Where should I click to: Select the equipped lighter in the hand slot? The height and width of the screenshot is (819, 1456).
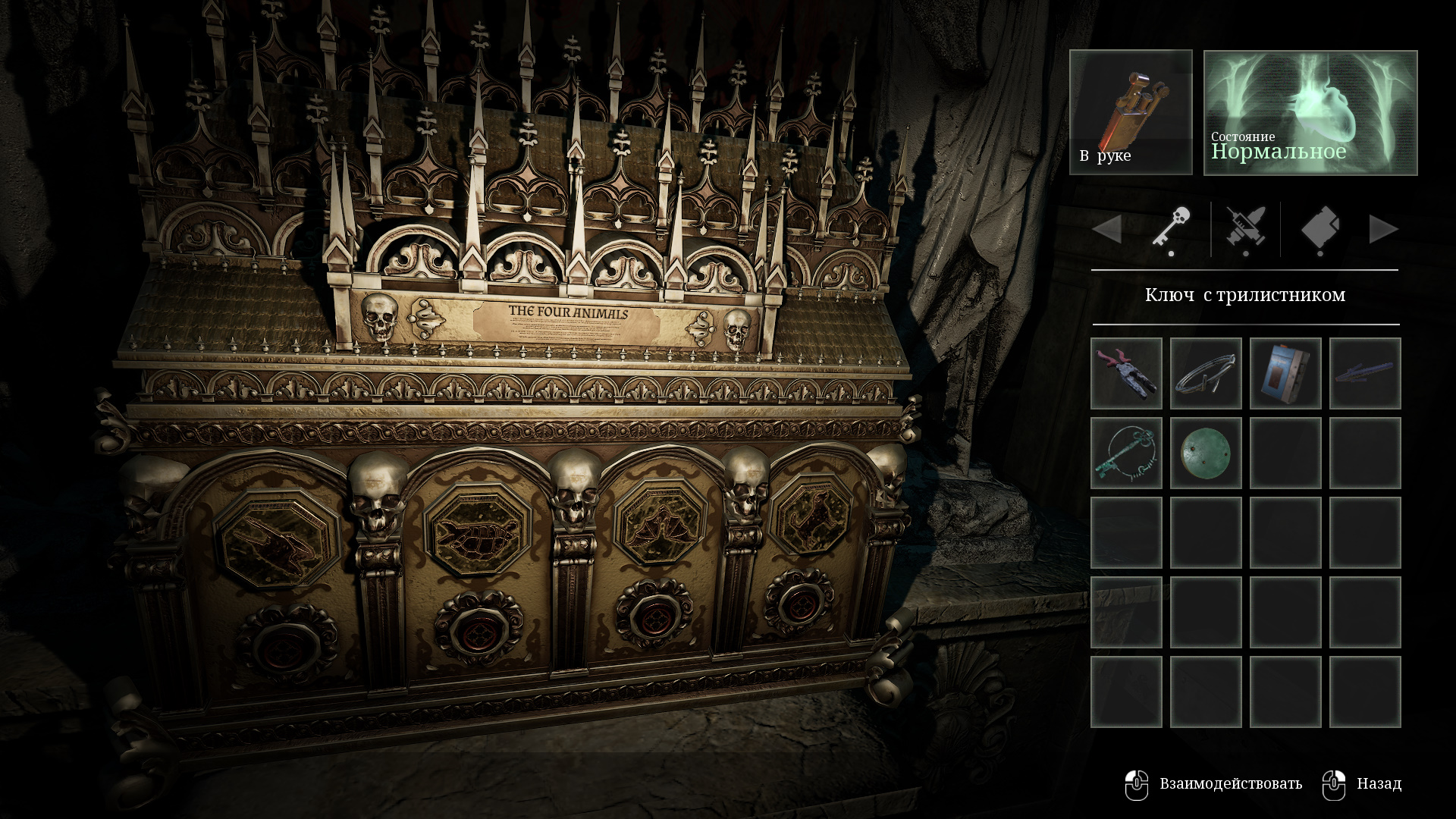pos(1131,112)
